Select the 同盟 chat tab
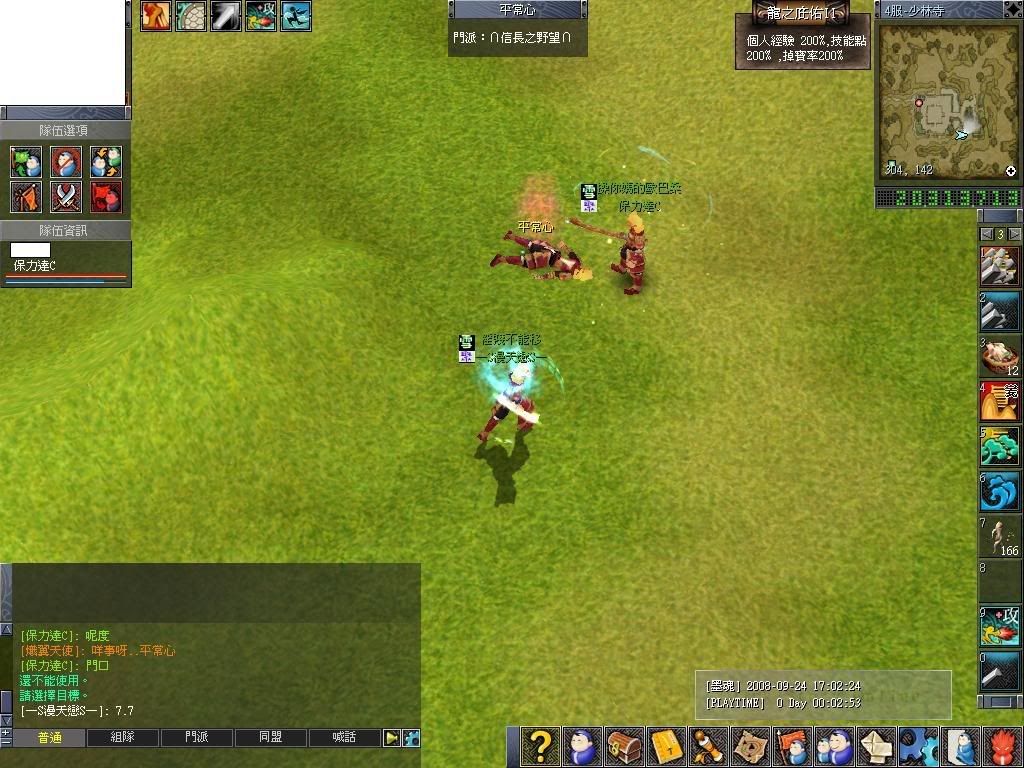1024x768 pixels. pyautogui.click(x=270, y=738)
